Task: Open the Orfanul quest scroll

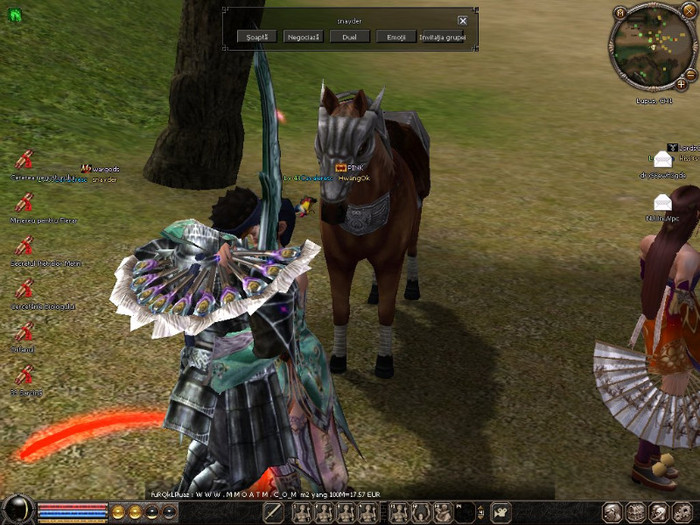Action: click(25, 332)
